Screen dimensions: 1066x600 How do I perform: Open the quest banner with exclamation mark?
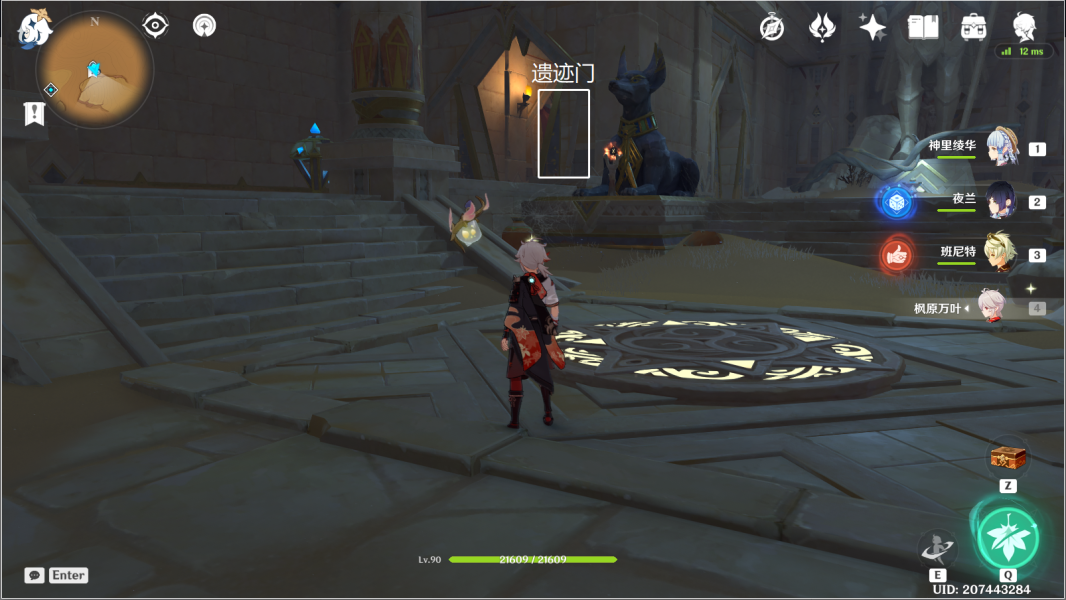pyautogui.click(x=34, y=113)
